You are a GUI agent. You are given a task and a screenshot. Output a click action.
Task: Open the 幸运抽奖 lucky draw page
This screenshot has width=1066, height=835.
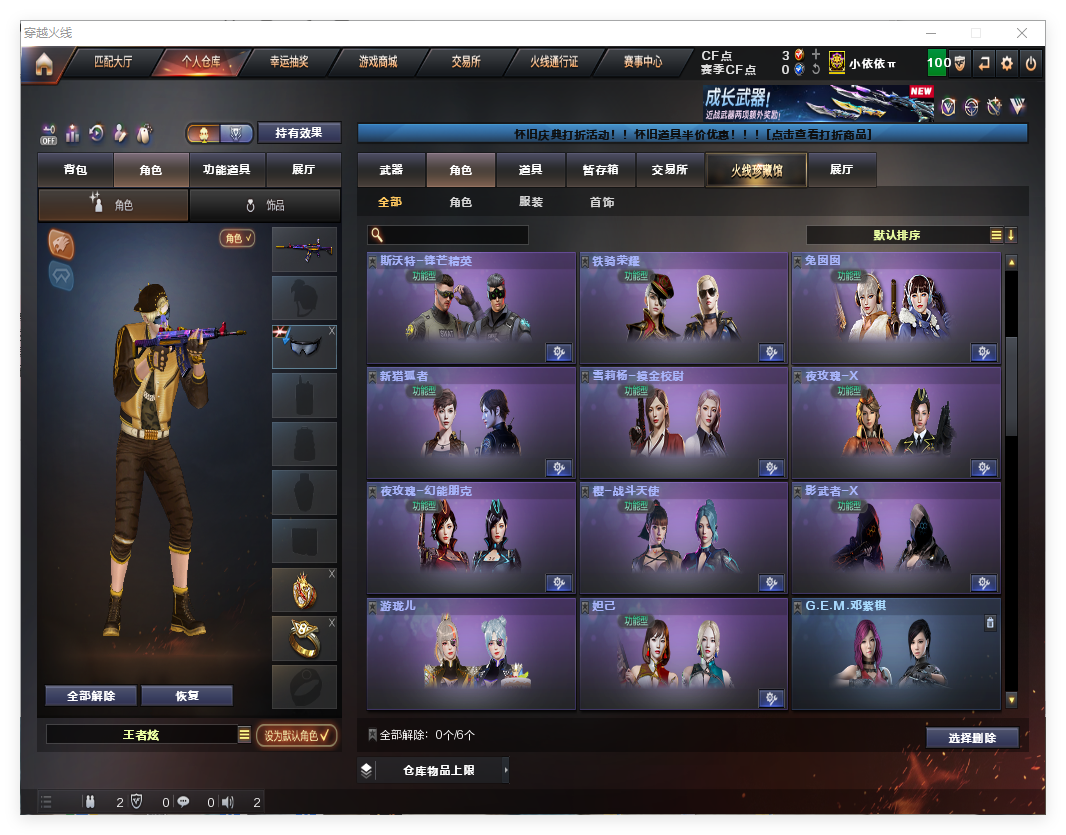pos(289,62)
